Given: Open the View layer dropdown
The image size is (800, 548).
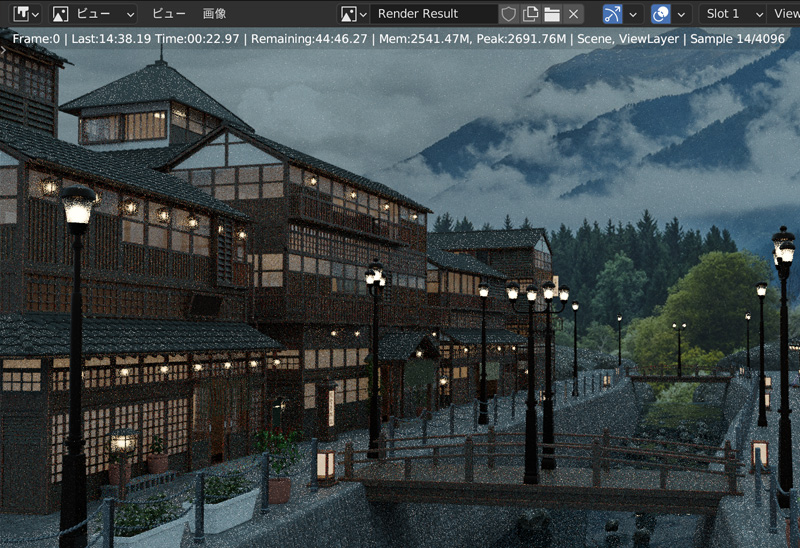Looking at the screenshot, I should pos(787,14).
